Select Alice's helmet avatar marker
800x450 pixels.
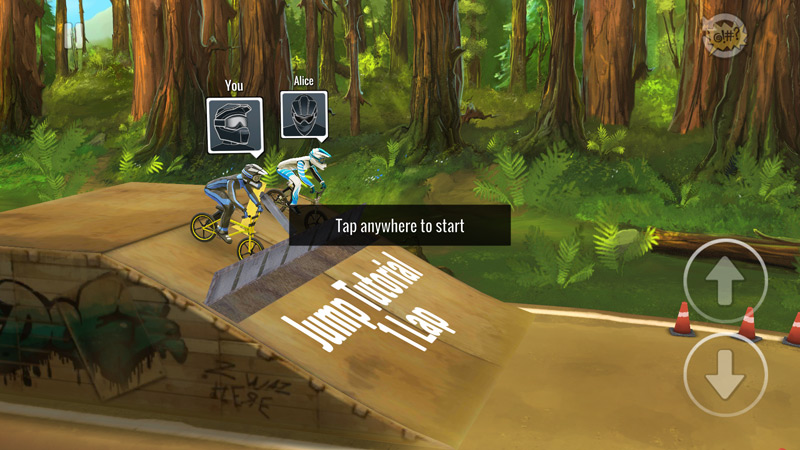tap(304, 116)
